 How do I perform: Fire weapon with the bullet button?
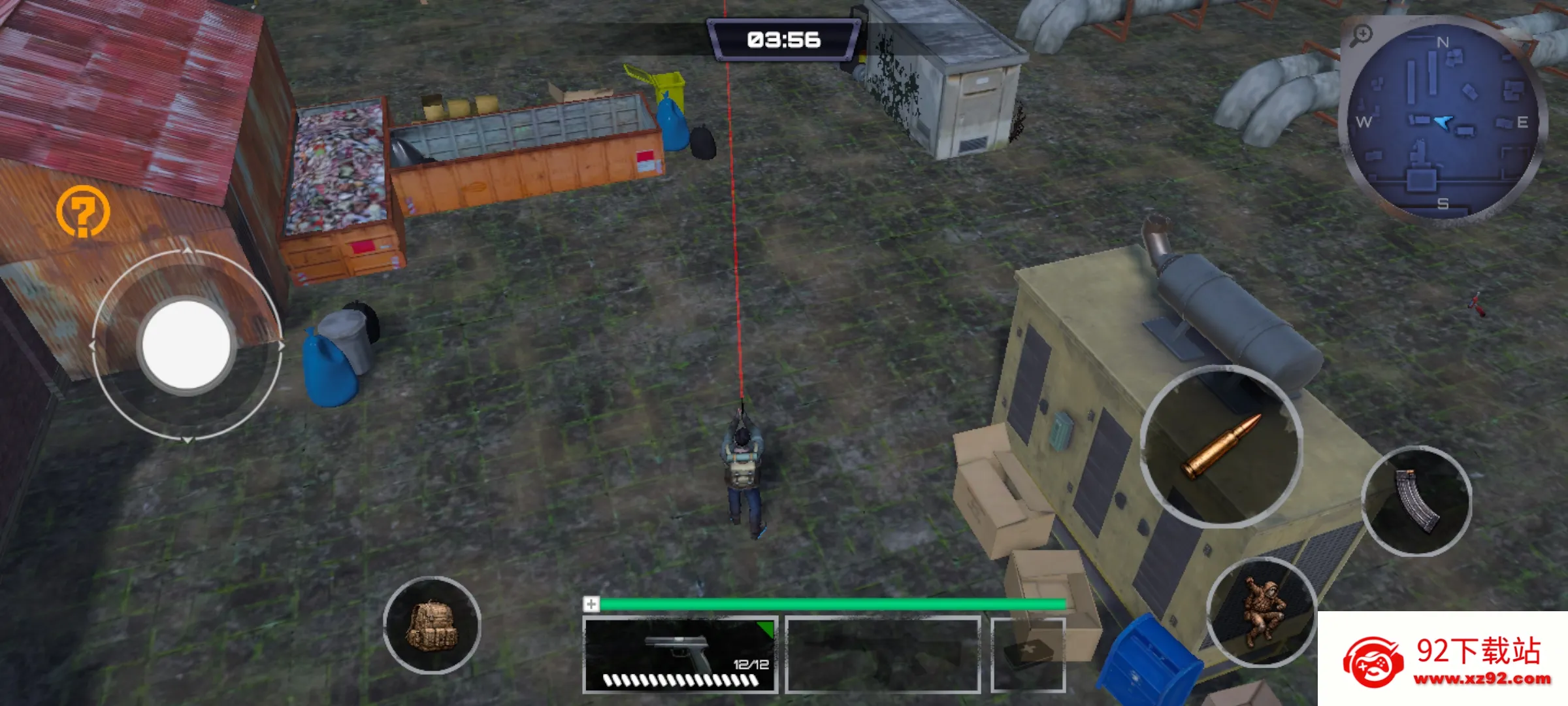point(1221,446)
